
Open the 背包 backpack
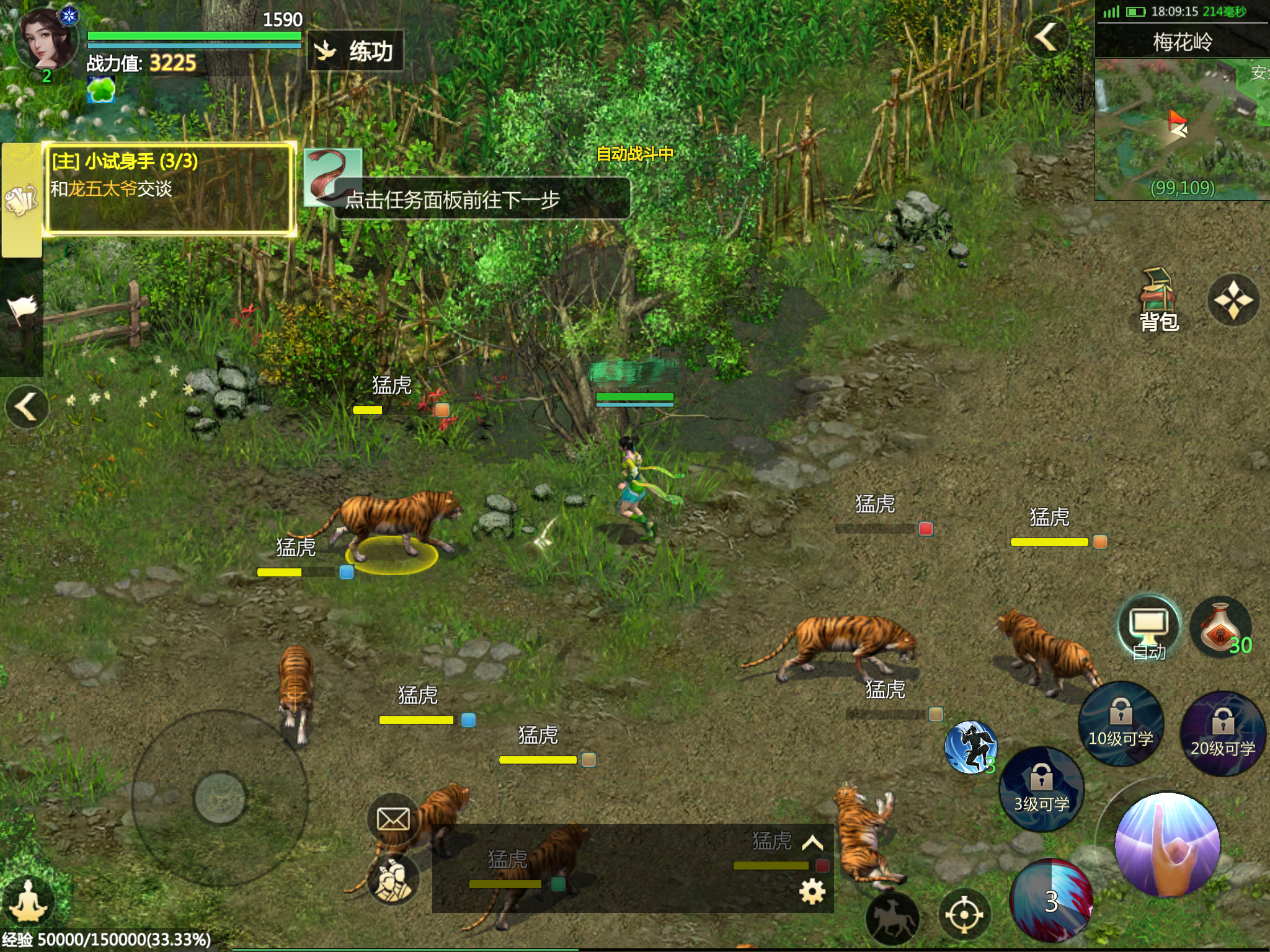[1158, 301]
